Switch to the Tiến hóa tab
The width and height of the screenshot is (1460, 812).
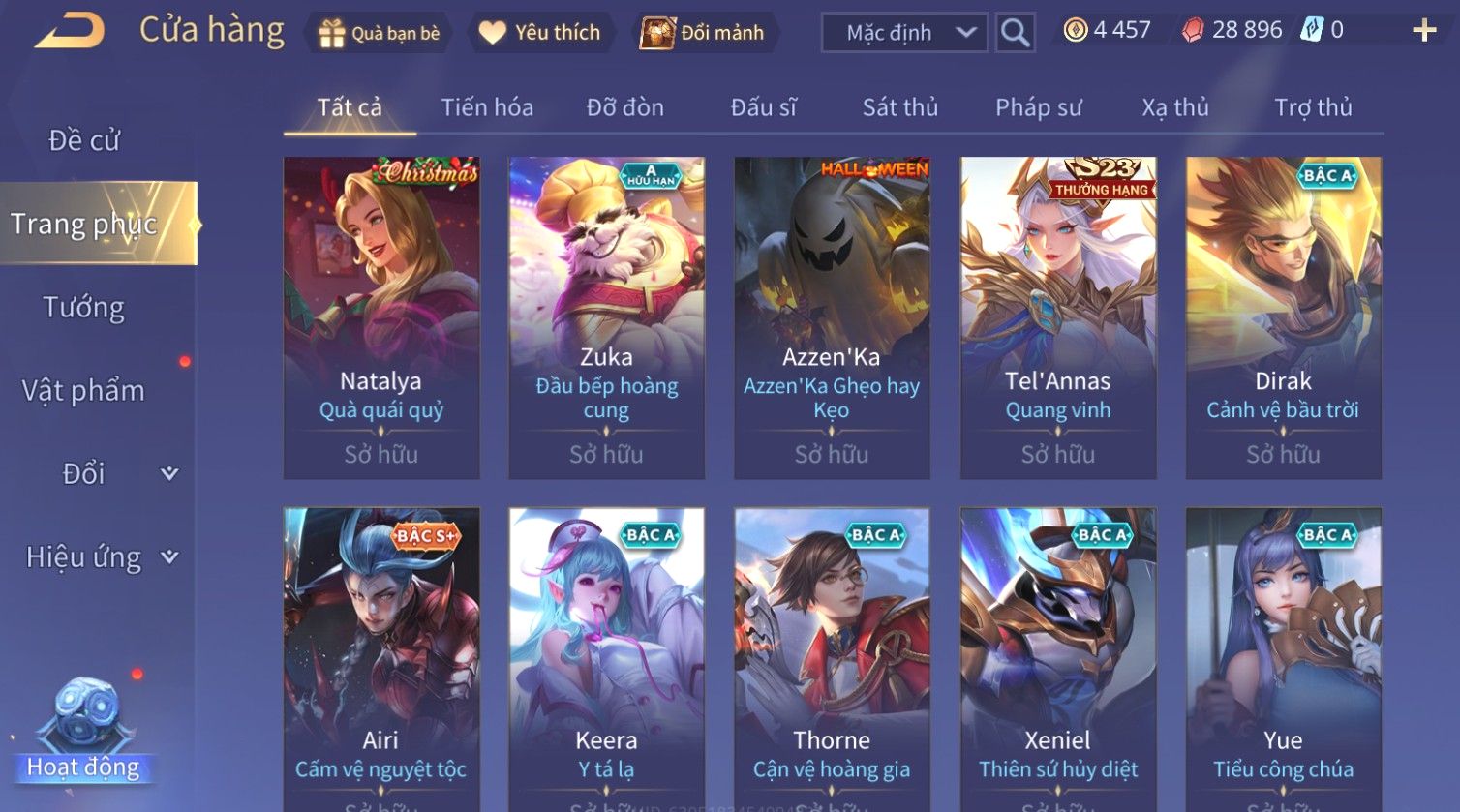pos(487,107)
